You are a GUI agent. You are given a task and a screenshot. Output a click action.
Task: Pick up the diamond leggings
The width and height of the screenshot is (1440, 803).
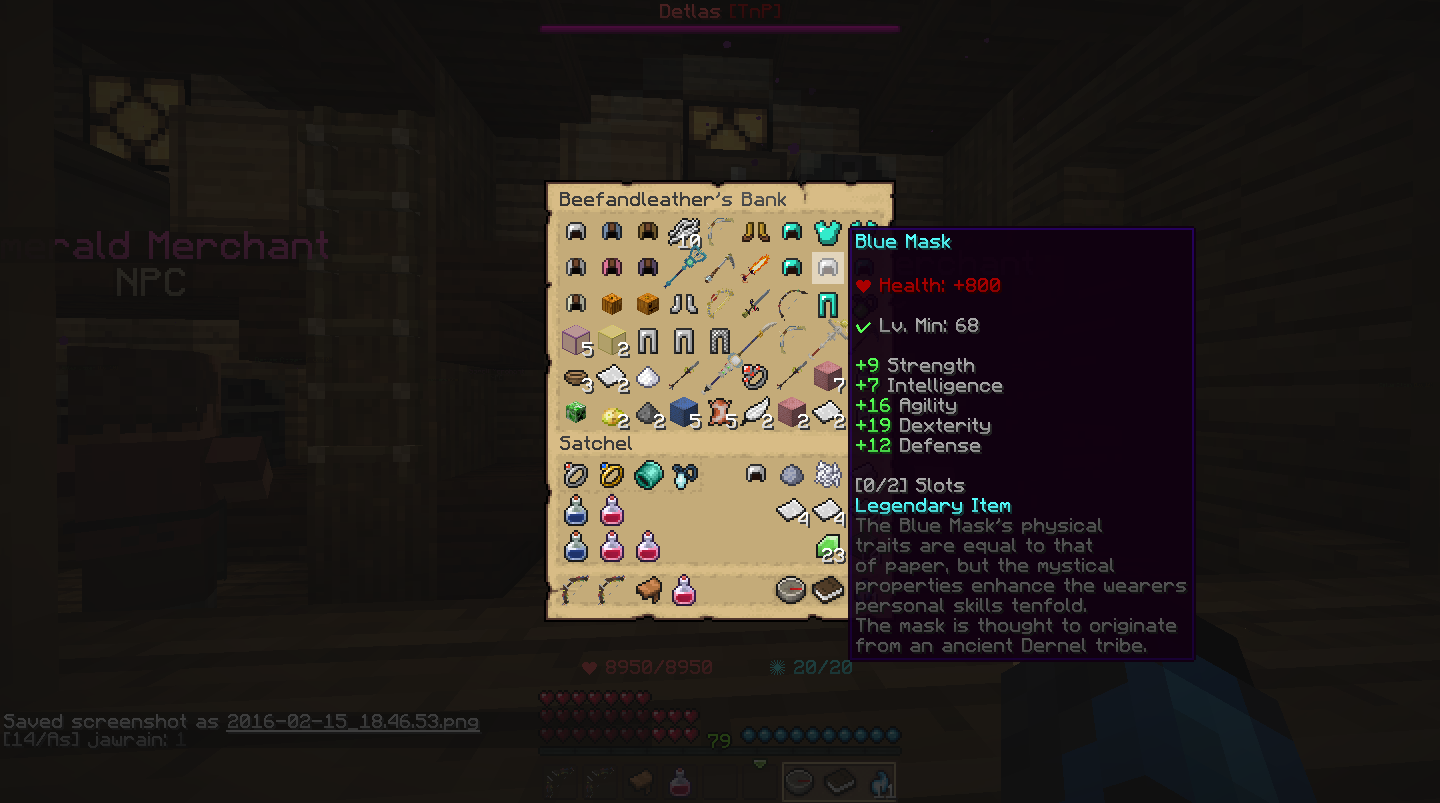pos(827,304)
